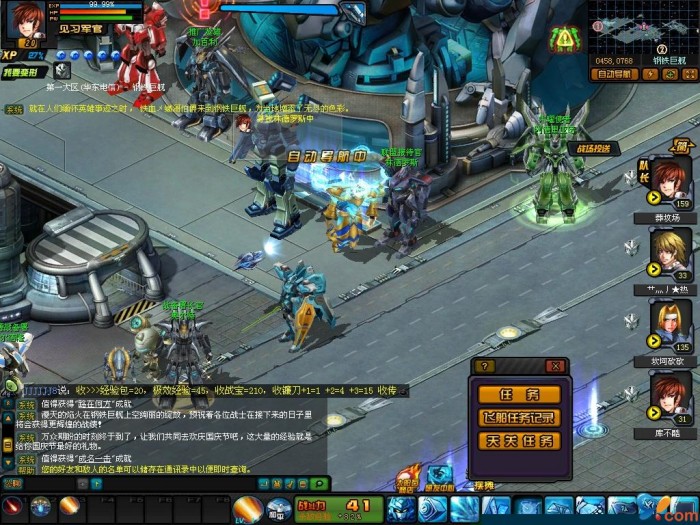This screenshot has width=700, height=525.
Task: Select teammate portrait 库不酷
Action: pos(670,396)
